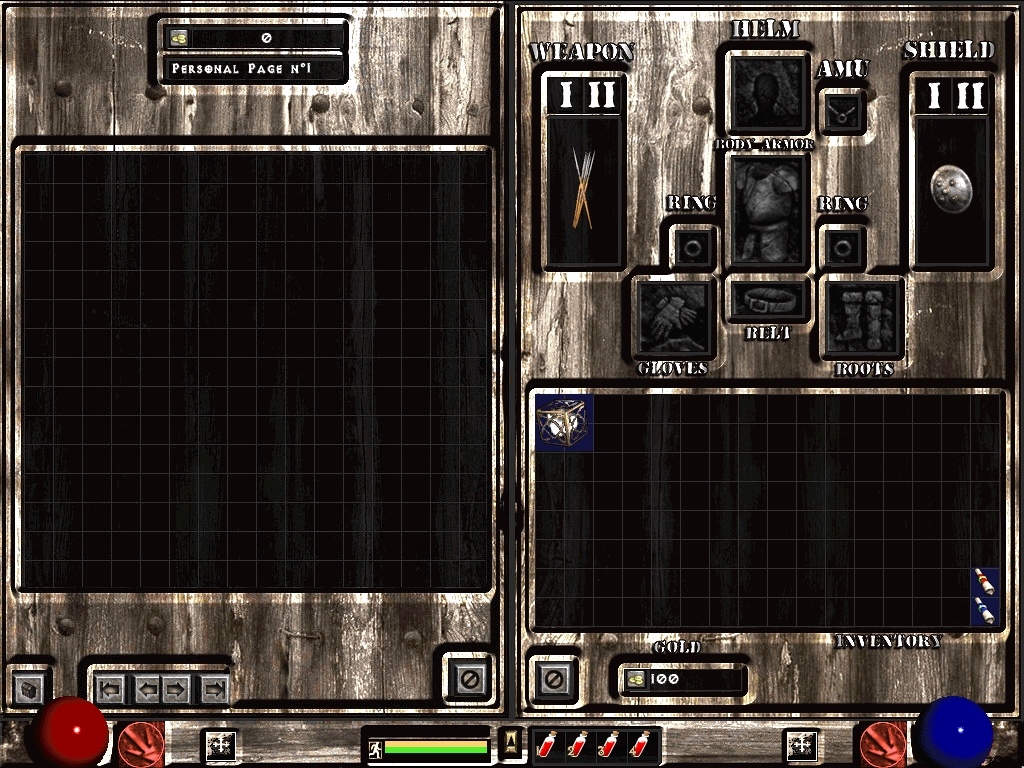This screenshot has height=768, width=1024.
Task: Close the inventory panel with its cancel button
Action: pyautogui.click(x=553, y=680)
